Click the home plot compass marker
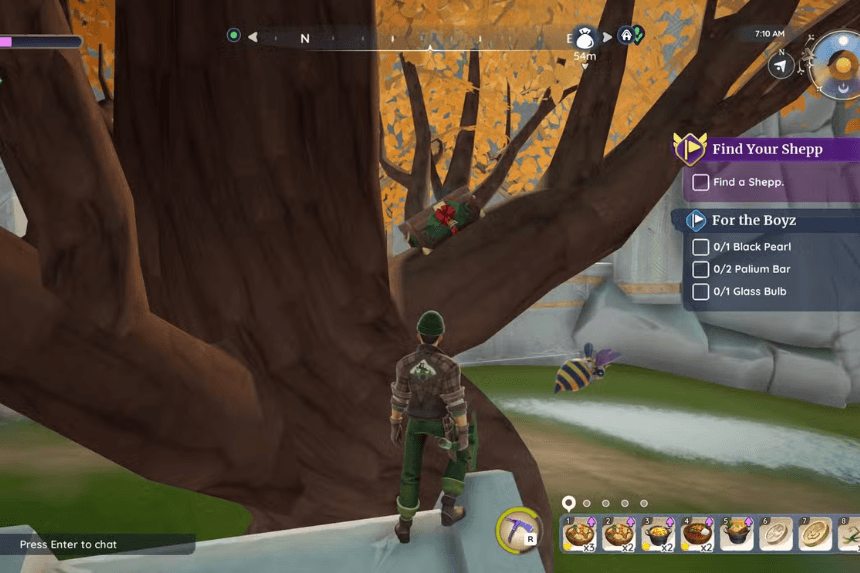This screenshot has width=860, height=573. [x=628, y=35]
